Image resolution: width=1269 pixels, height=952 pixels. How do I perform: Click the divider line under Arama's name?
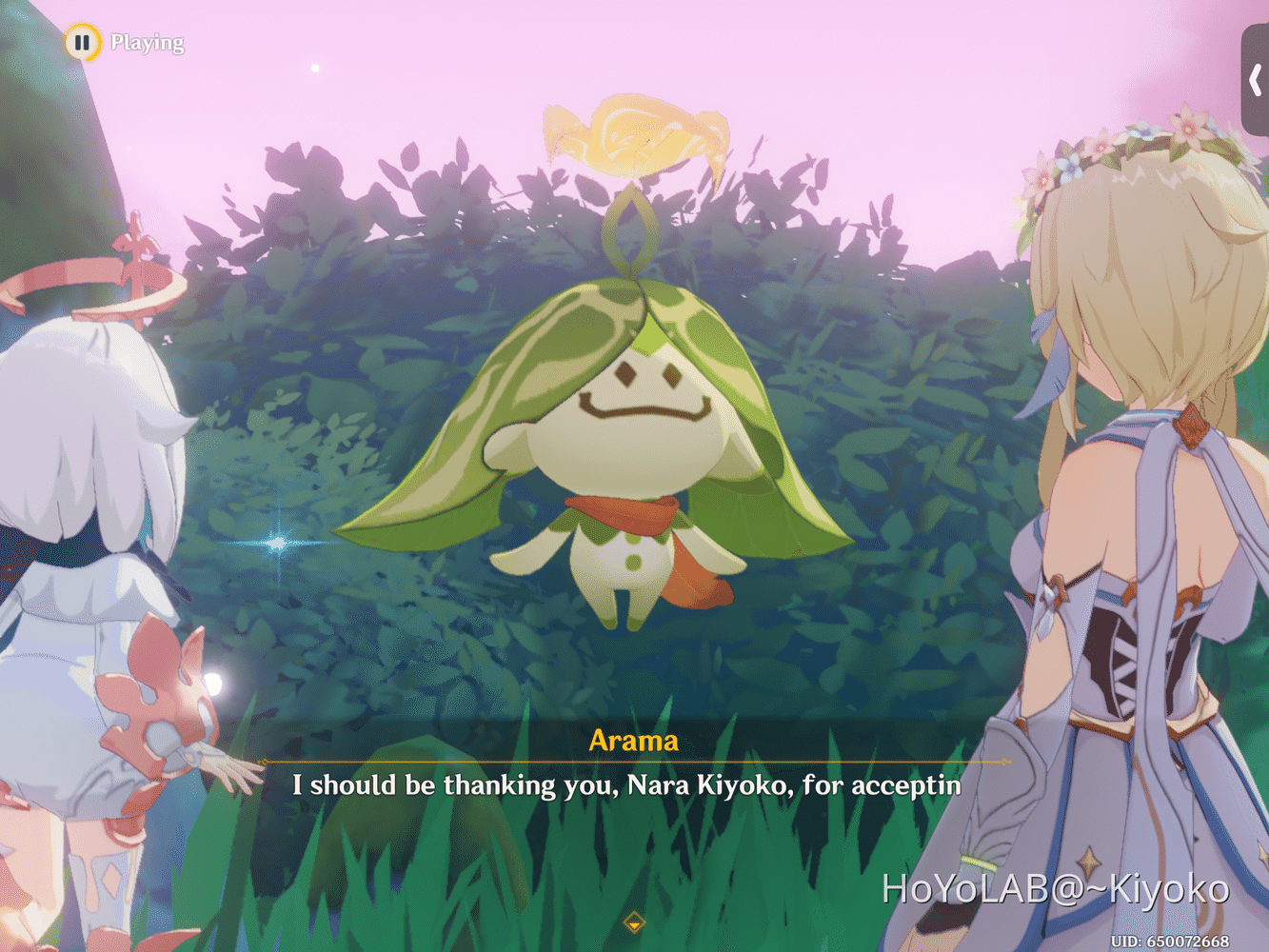633,762
